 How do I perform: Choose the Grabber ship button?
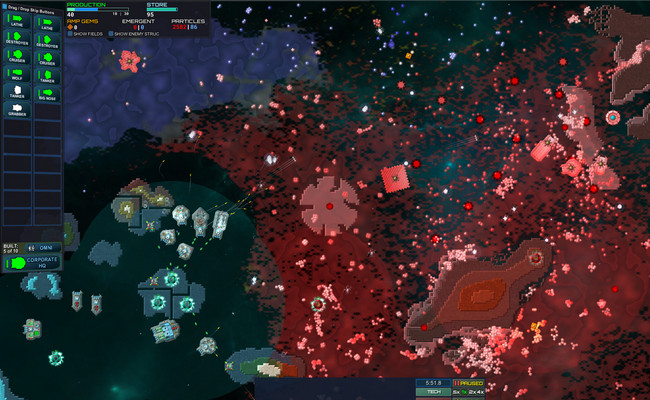(x=17, y=109)
